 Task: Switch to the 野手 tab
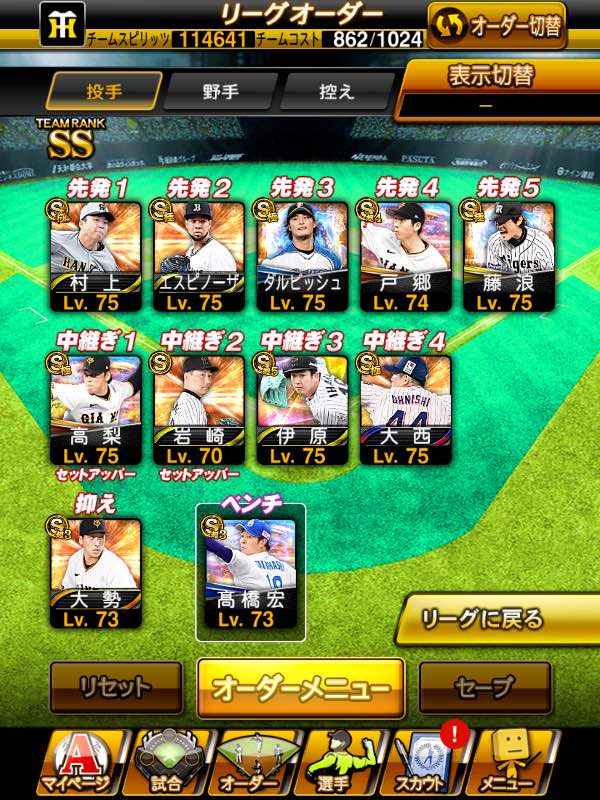pos(219,91)
